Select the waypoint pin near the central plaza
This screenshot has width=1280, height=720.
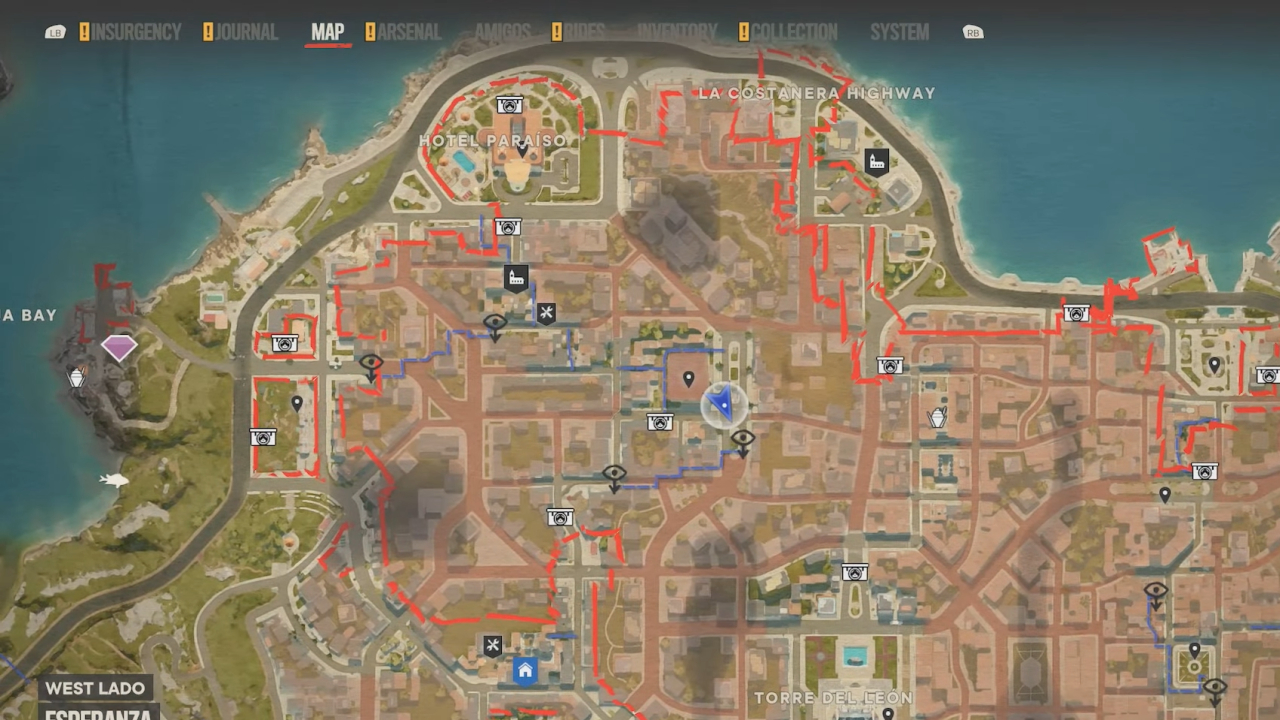pyautogui.click(x=688, y=380)
